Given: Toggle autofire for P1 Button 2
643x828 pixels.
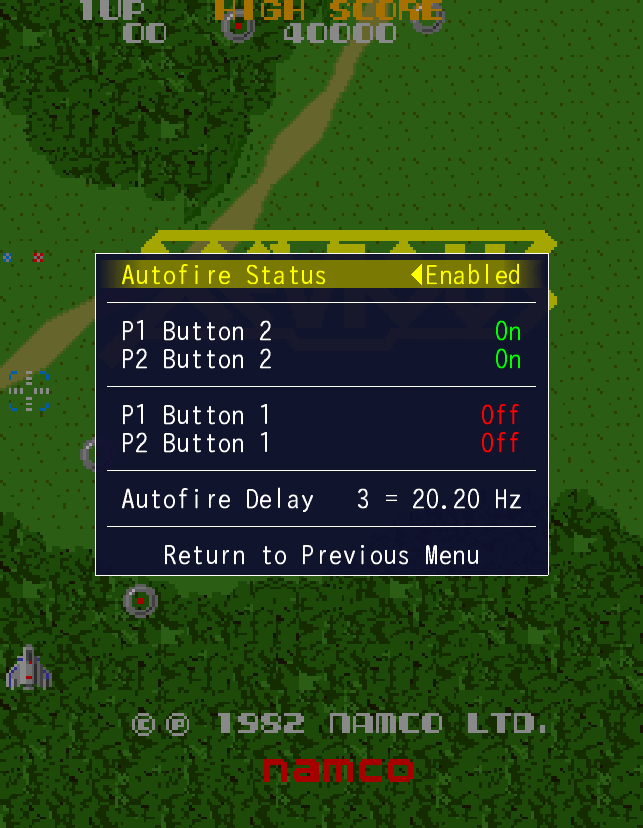Looking at the screenshot, I should [321, 331].
